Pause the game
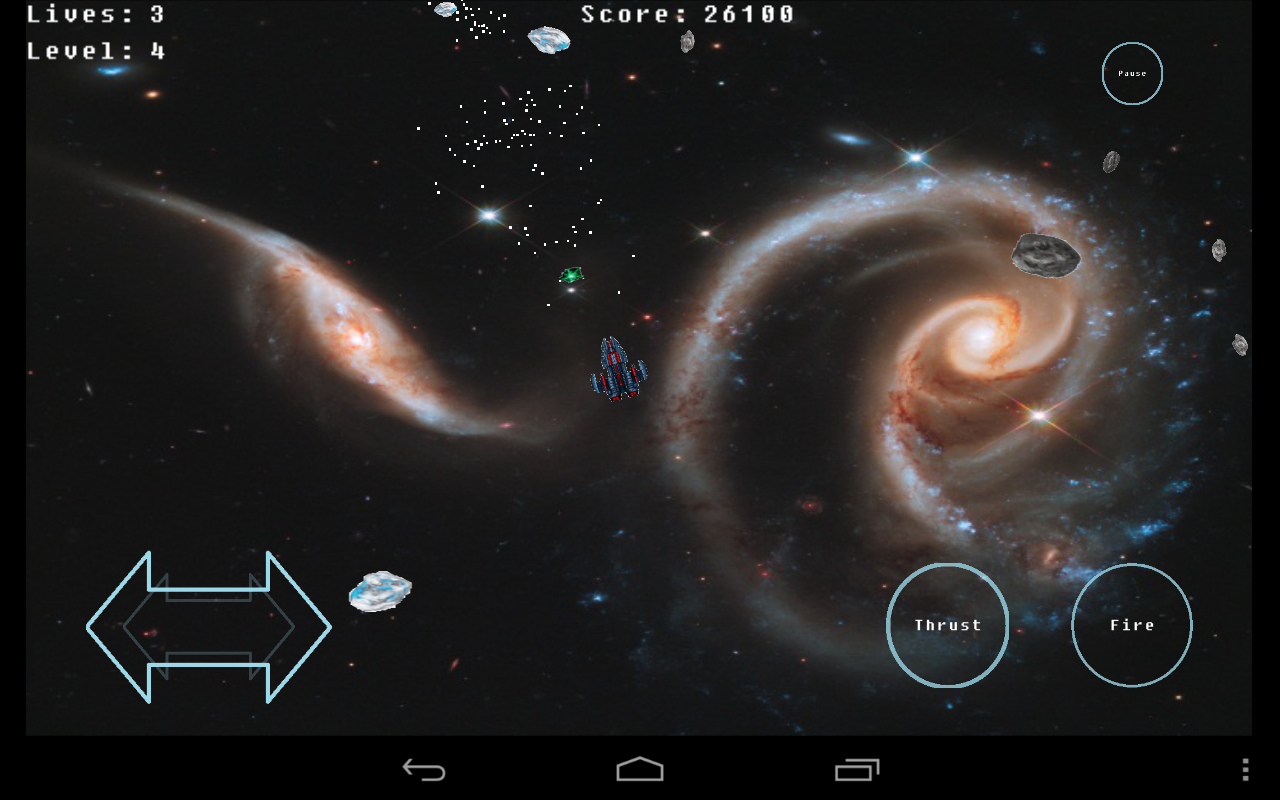 point(1131,73)
